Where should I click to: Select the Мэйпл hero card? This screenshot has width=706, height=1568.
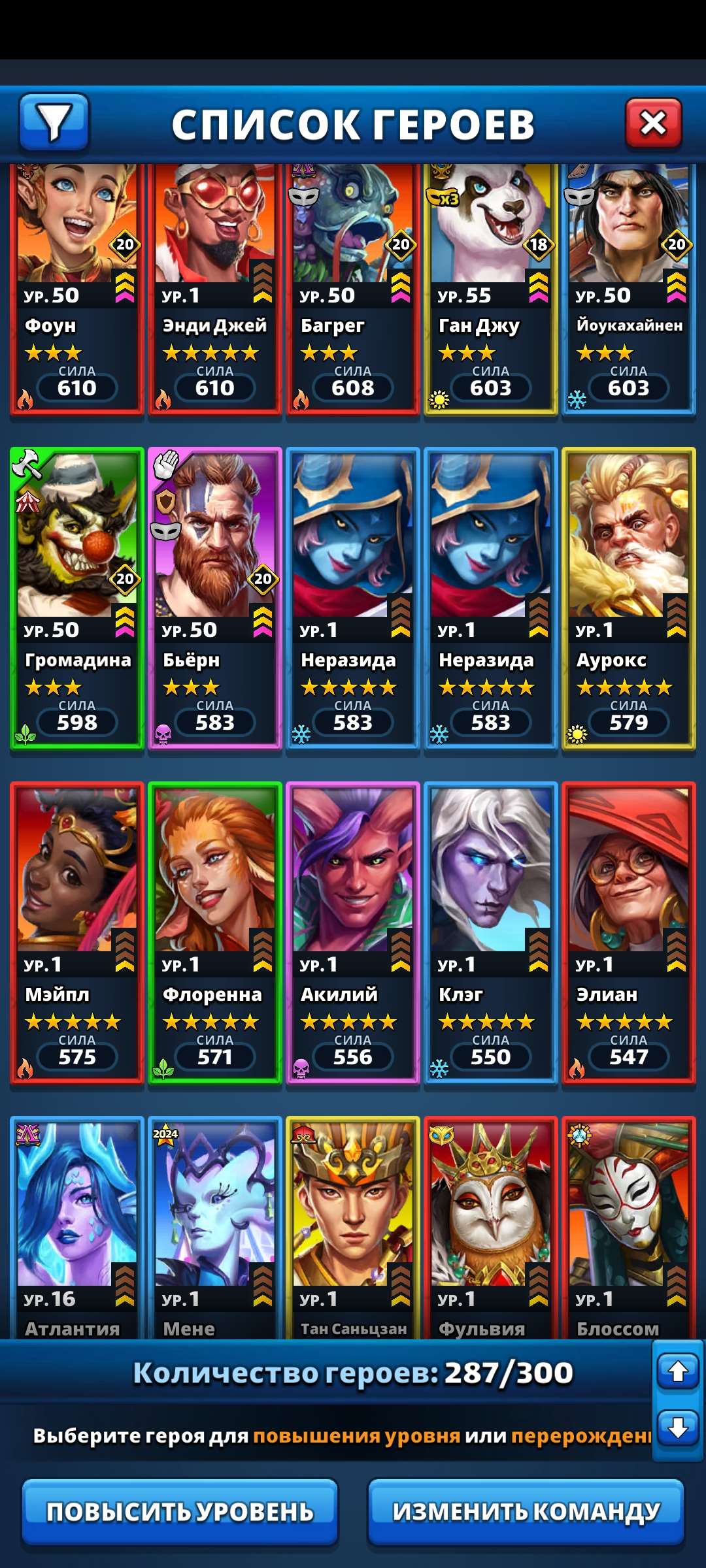tap(76, 932)
